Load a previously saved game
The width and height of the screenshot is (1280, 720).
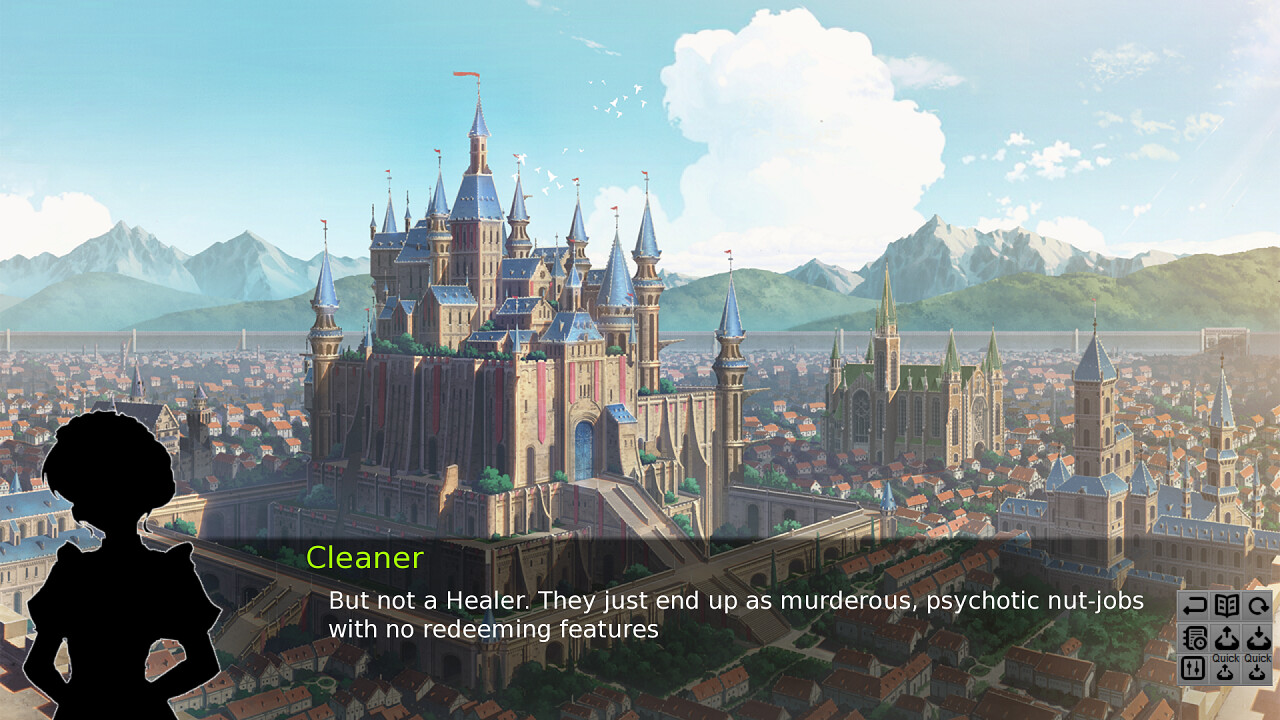coord(1256,637)
